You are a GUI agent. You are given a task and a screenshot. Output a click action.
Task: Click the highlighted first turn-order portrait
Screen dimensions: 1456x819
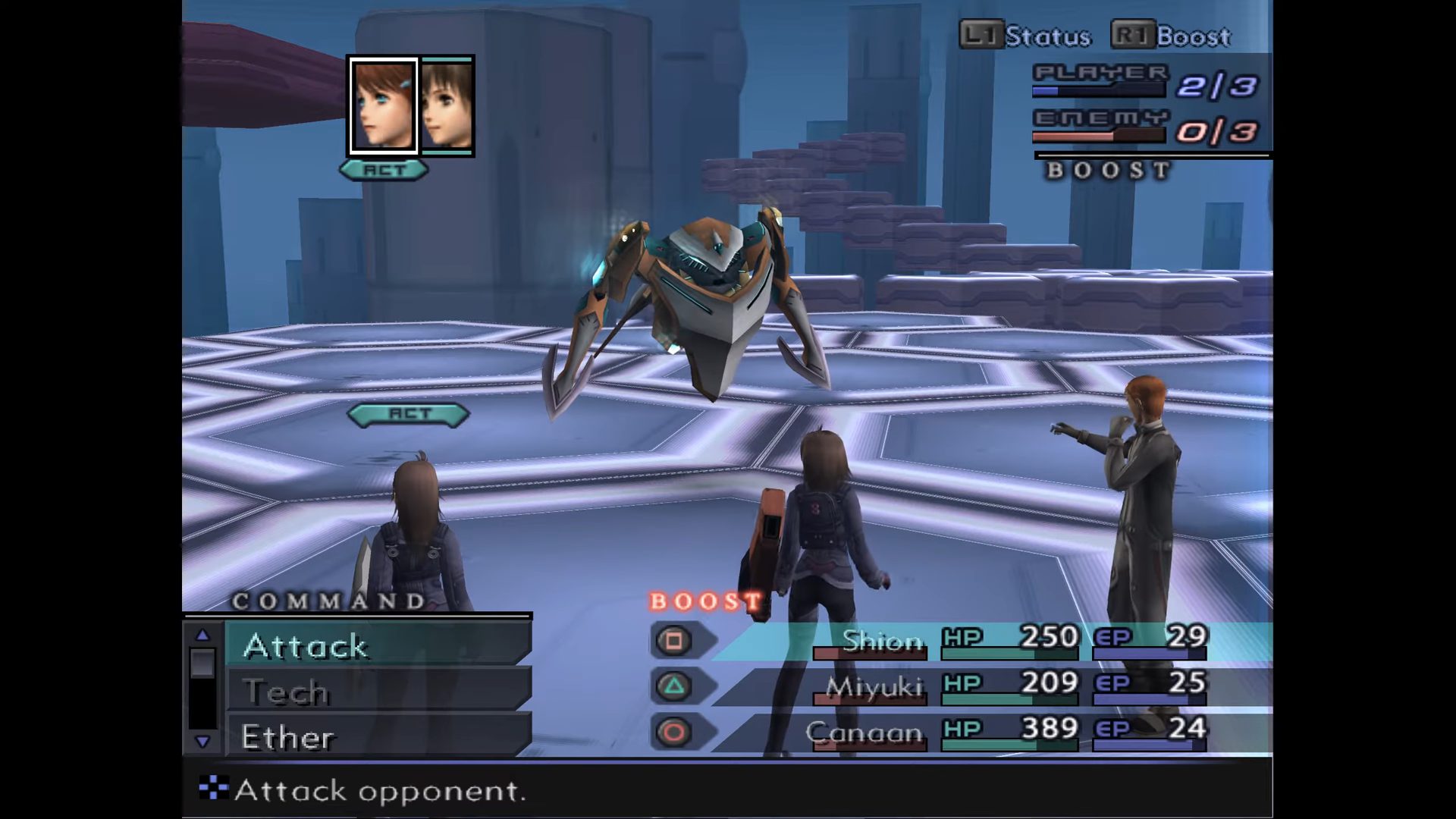[x=383, y=106]
